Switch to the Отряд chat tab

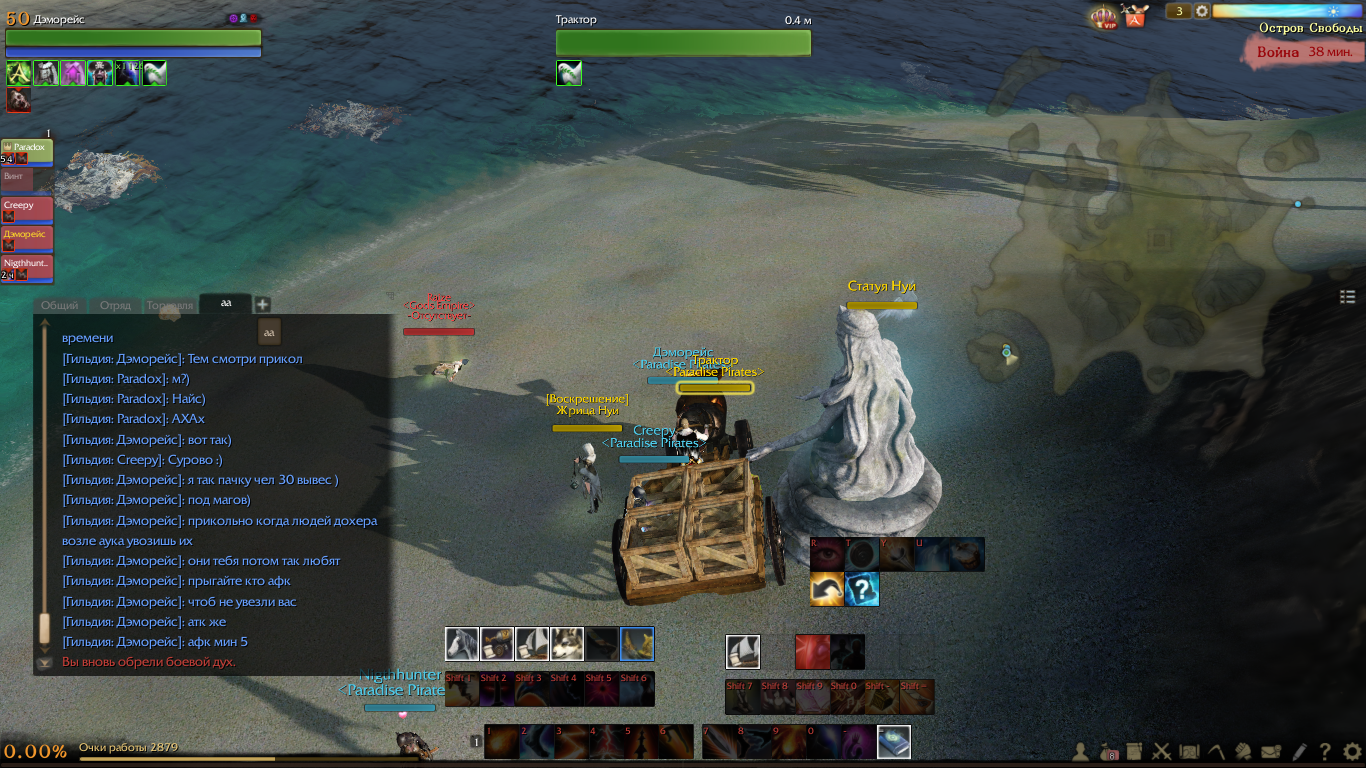(x=115, y=305)
